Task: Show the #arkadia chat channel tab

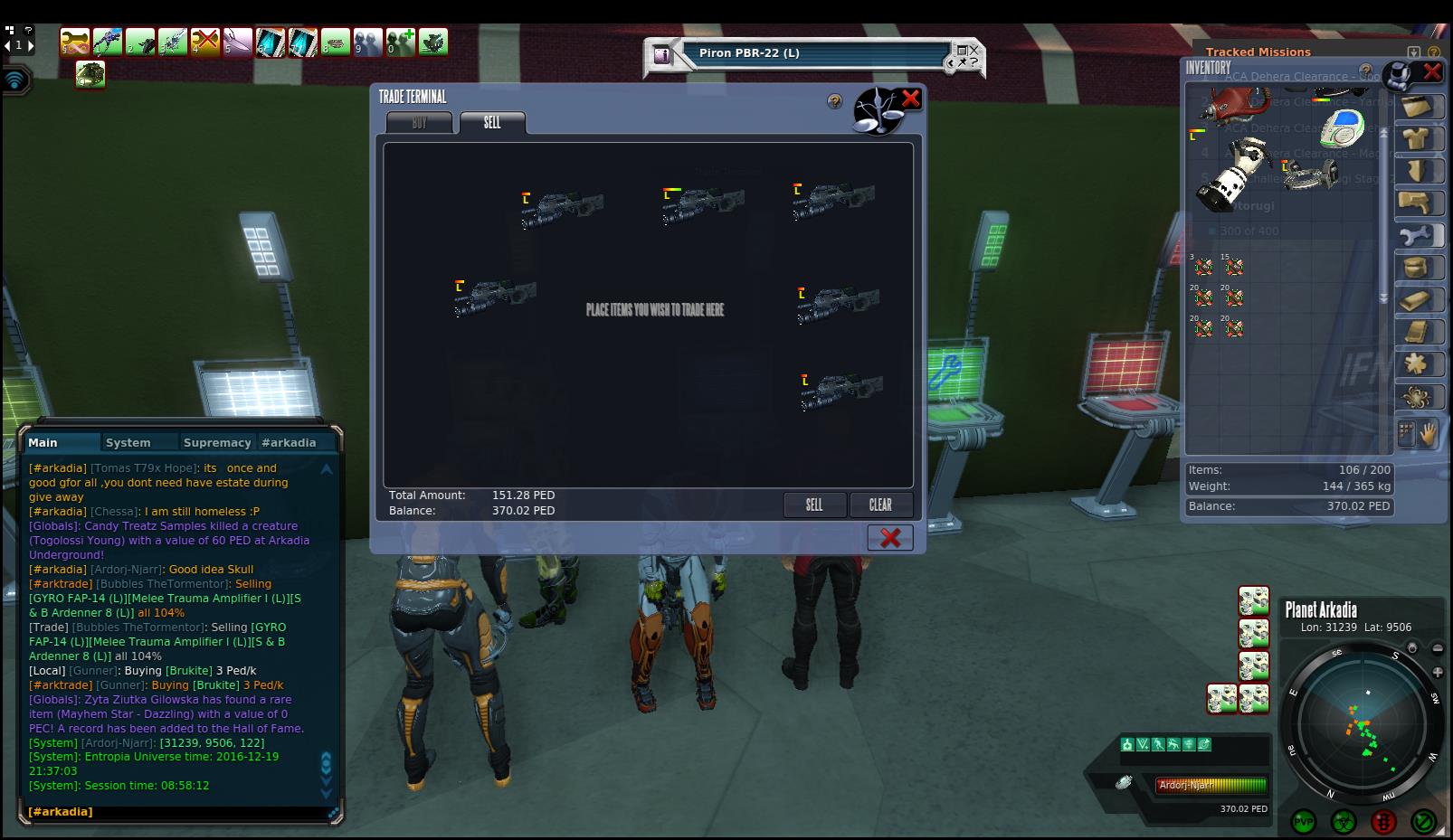Action: point(289,443)
